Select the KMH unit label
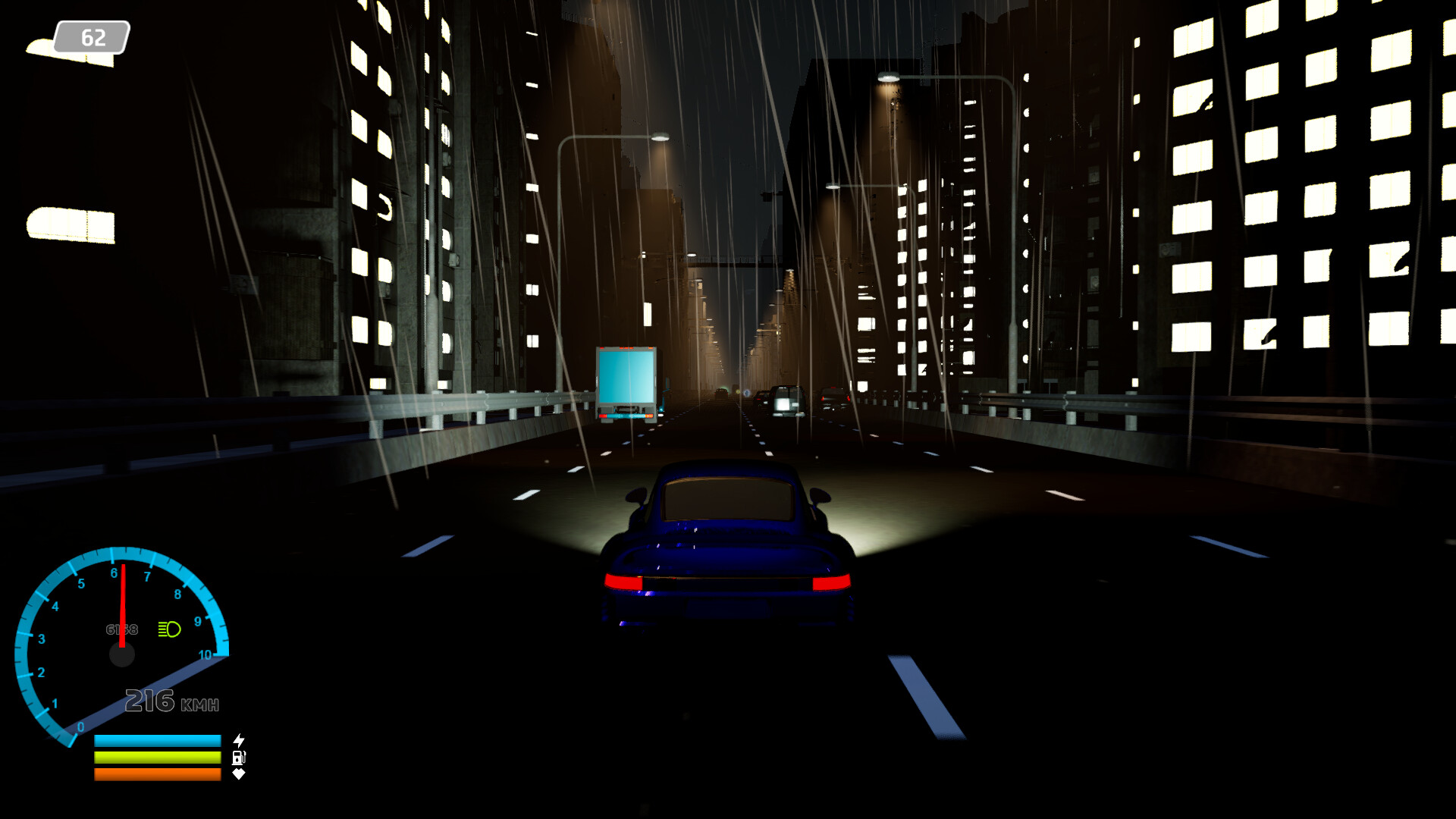Screen dimensions: 1456x819 [x=202, y=705]
